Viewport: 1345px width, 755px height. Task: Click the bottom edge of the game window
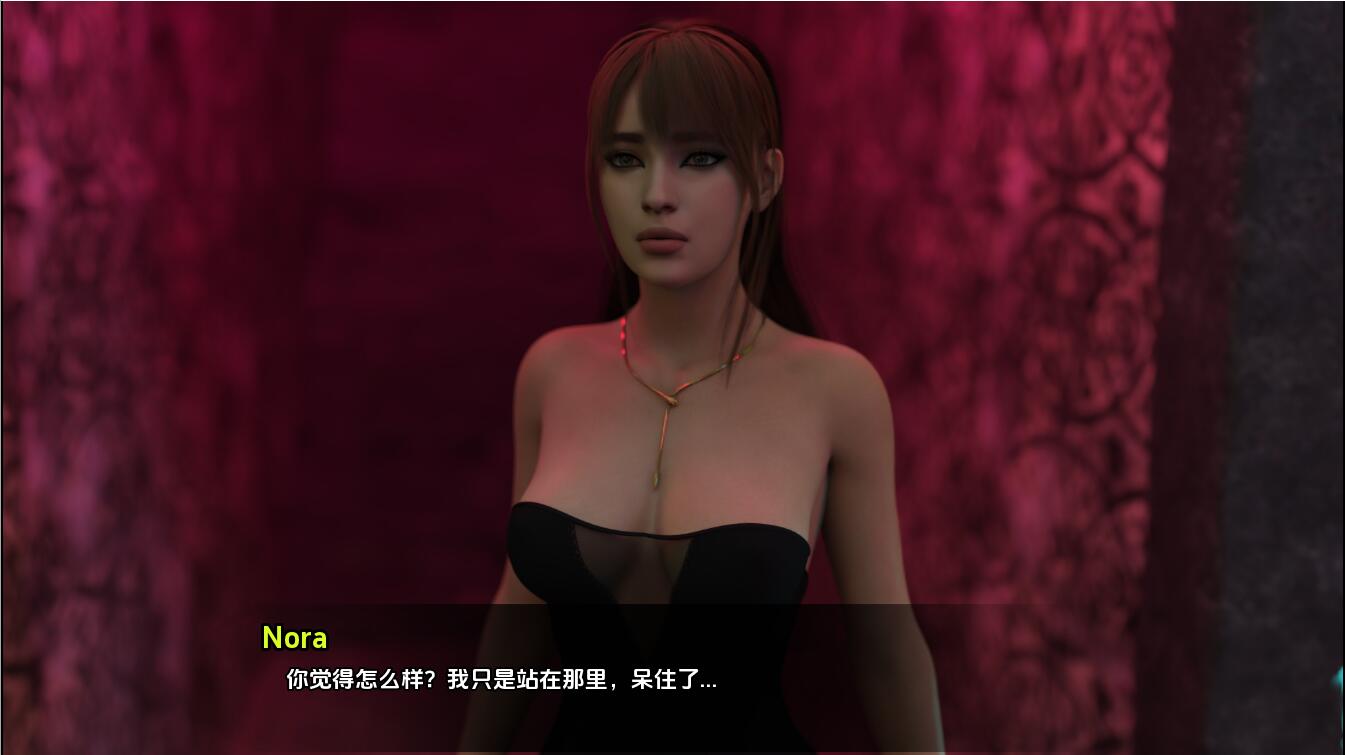pos(672,750)
